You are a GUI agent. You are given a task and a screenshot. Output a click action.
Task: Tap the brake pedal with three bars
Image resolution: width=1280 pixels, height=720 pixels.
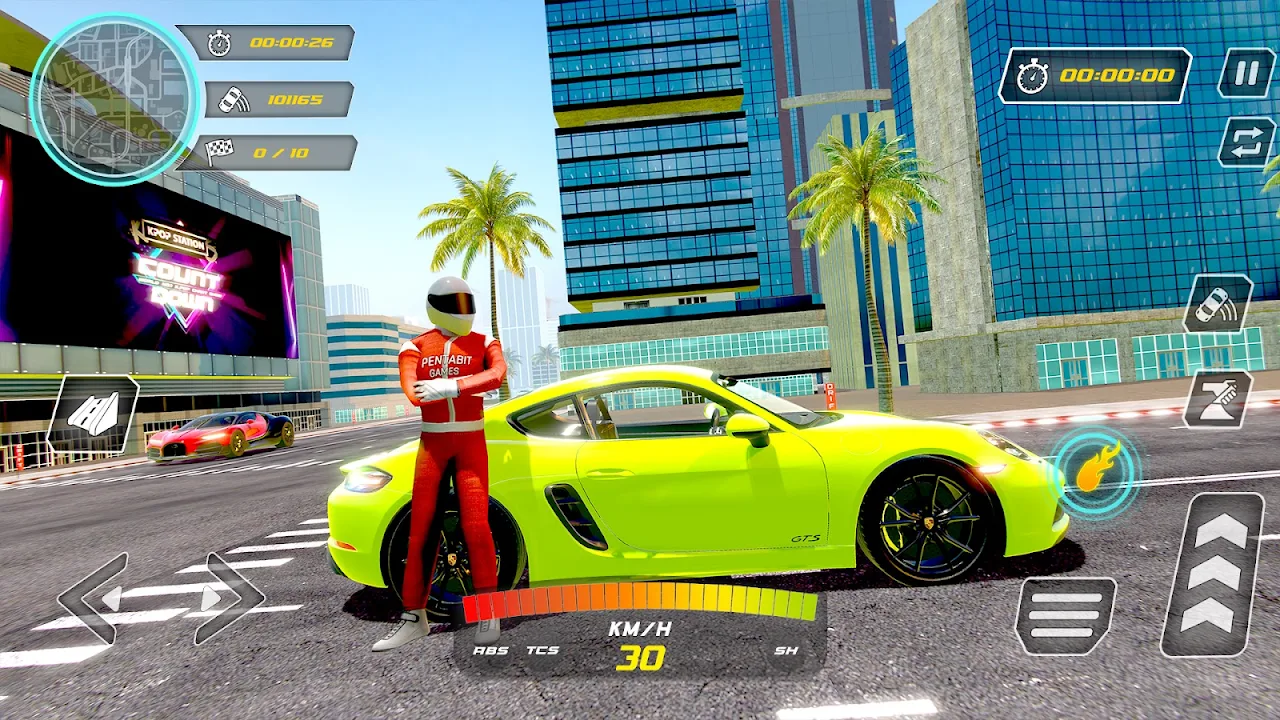[1066, 615]
